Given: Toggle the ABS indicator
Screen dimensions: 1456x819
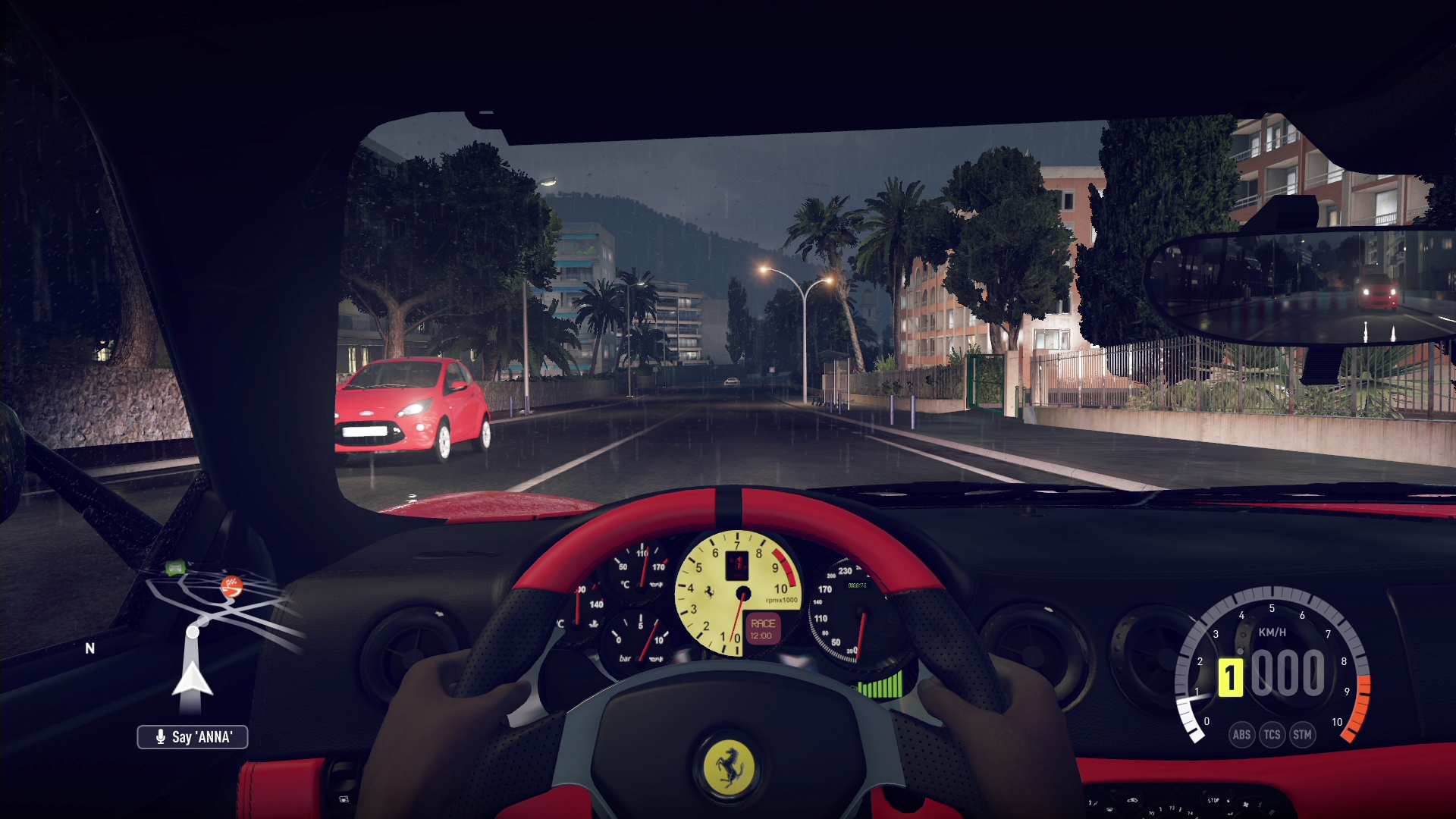Looking at the screenshot, I should (1241, 735).
